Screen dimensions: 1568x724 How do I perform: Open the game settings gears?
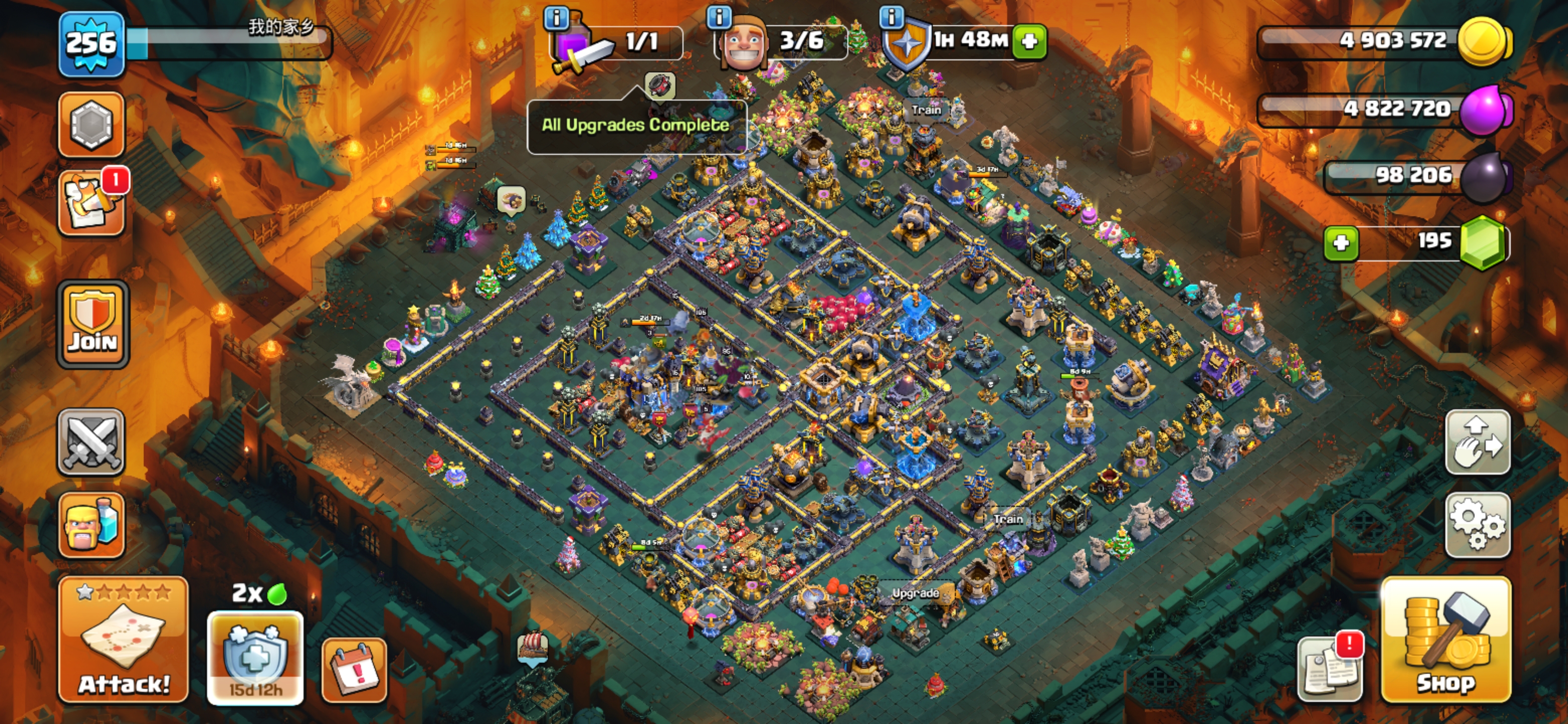click(x=1478, y=525)
